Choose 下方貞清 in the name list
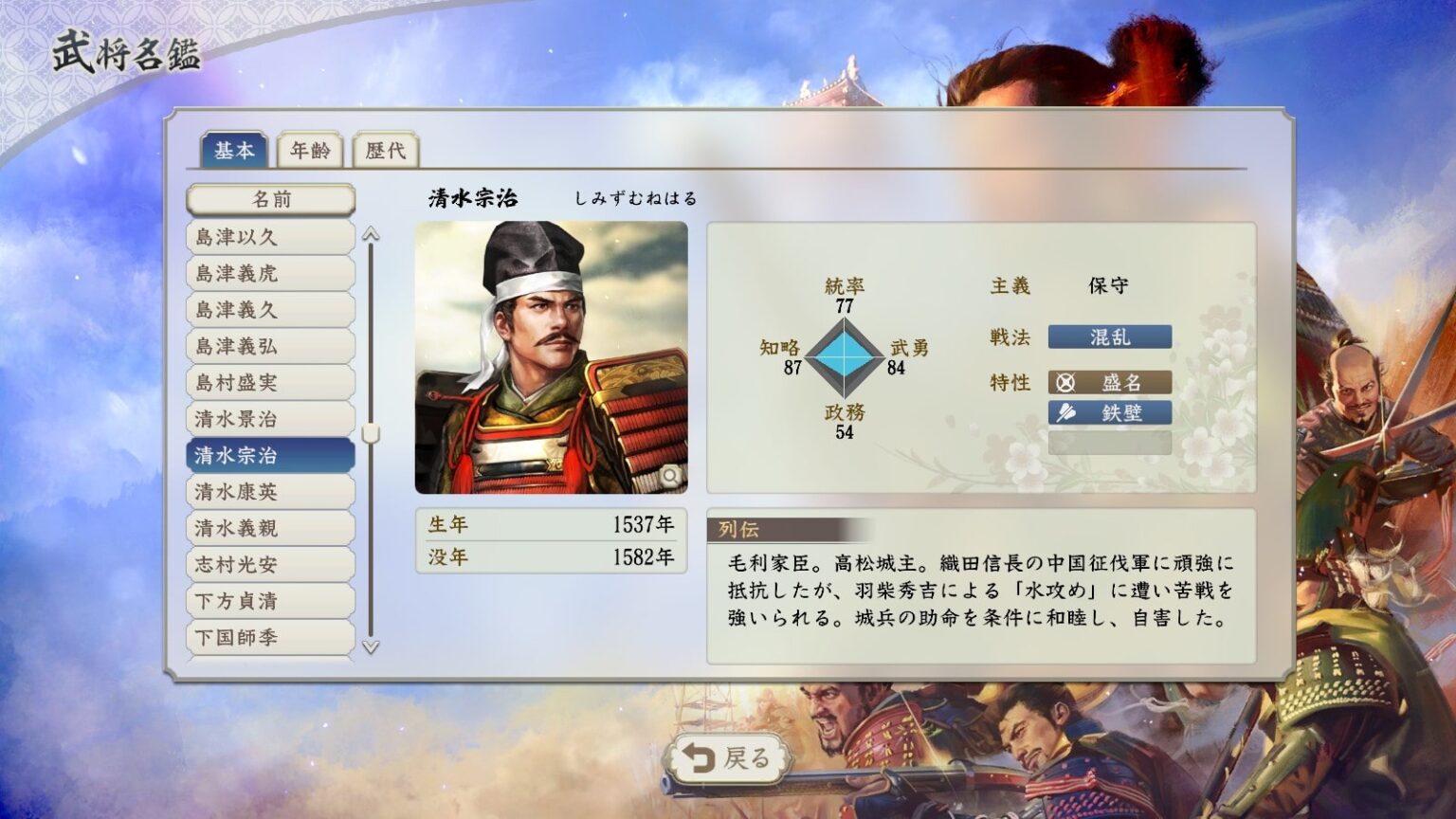 (271, 601)
